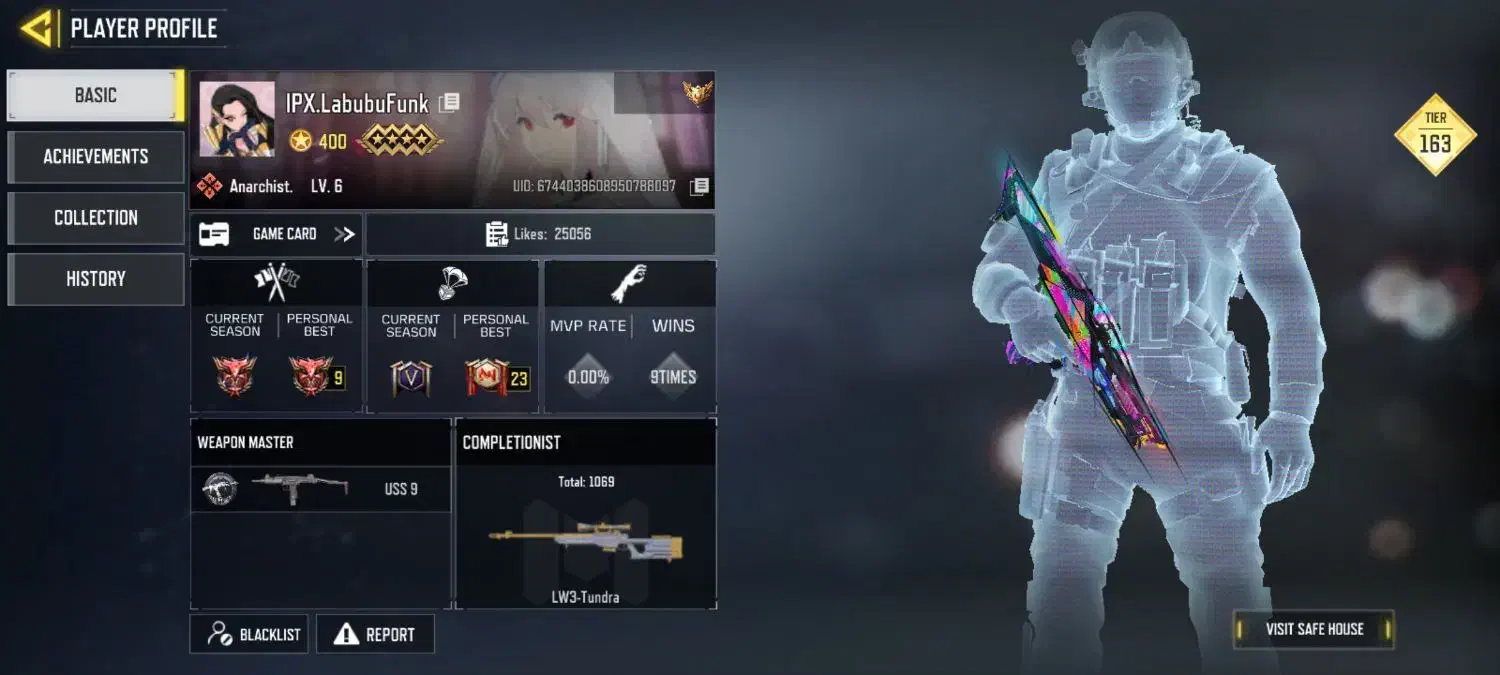The image size is (1500, 675).
Task: Blacklist this player
Action: (x=250, y=634)
